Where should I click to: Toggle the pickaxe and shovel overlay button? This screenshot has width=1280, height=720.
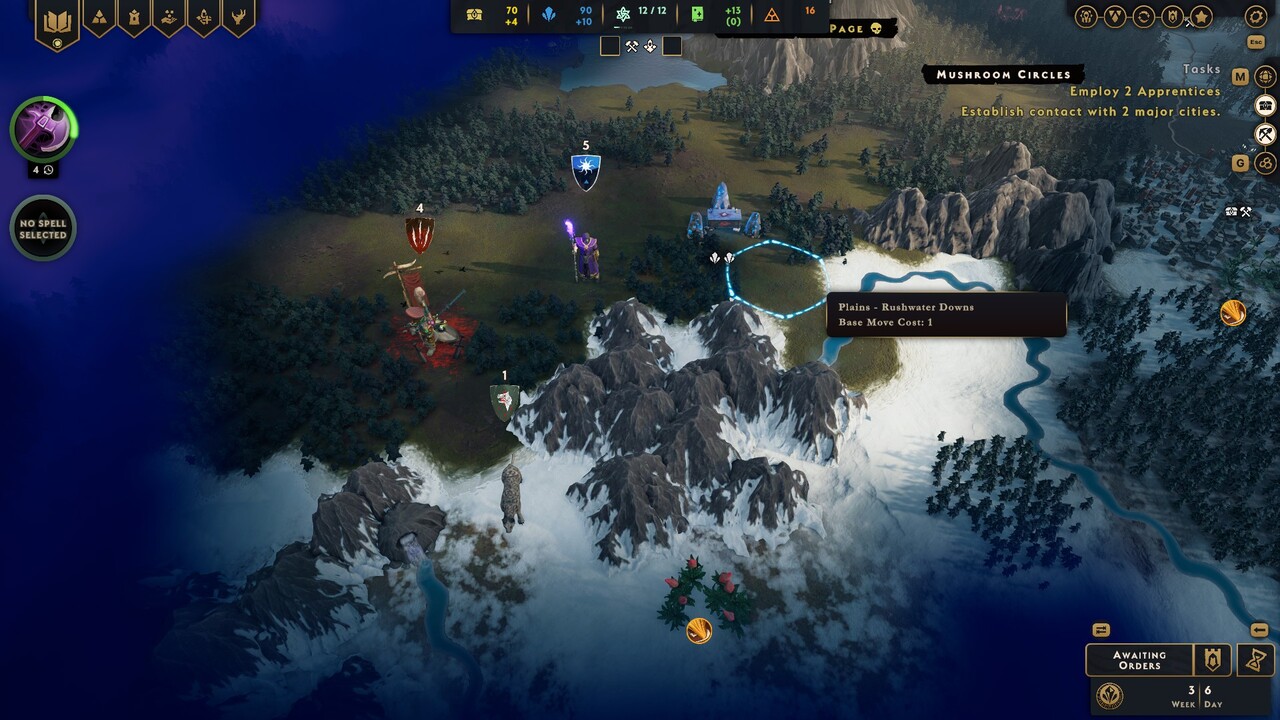point(1266,134)
